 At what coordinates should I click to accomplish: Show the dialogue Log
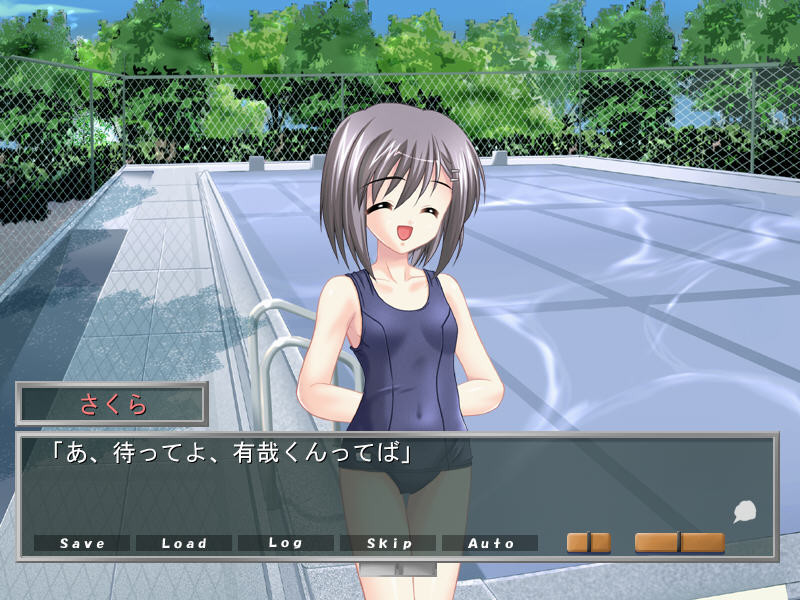tap(286, 543)
